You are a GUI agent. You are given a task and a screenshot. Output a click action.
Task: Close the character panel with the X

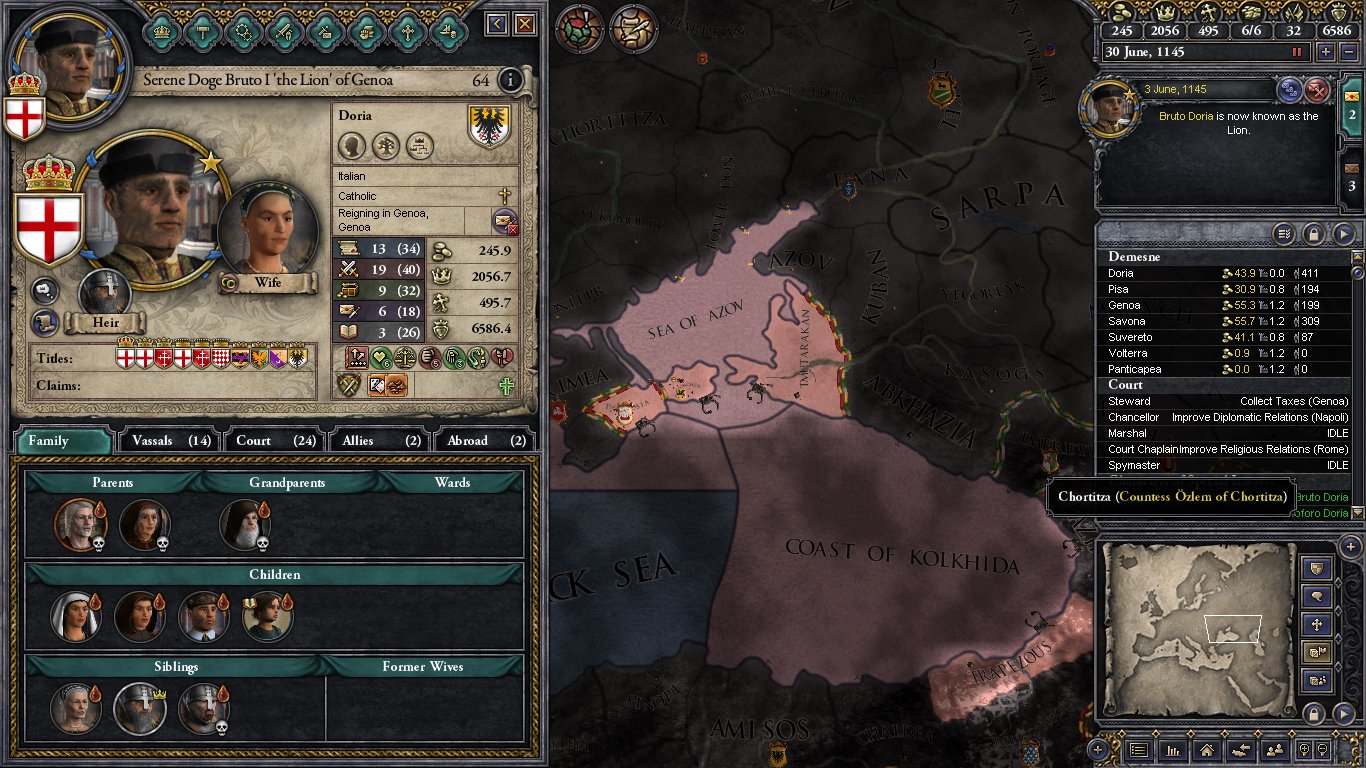(x=524, y=24)
